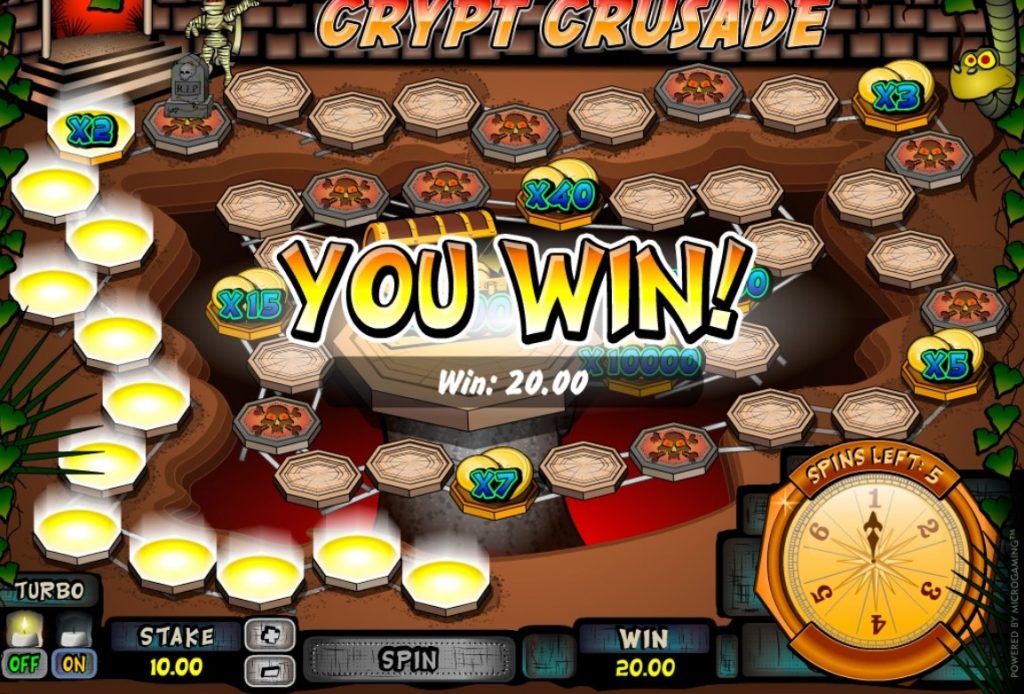The width and height of the screenshot is (1024, 694).
Task: Decrease the stake with the minus button
Action: 271,669
